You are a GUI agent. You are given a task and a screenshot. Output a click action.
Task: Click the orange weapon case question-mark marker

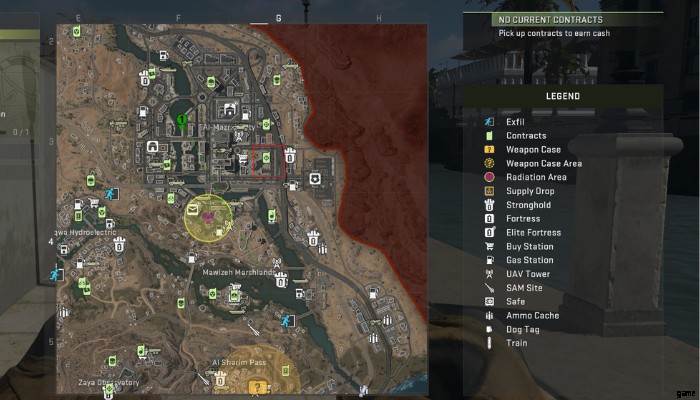pos(259,385)
